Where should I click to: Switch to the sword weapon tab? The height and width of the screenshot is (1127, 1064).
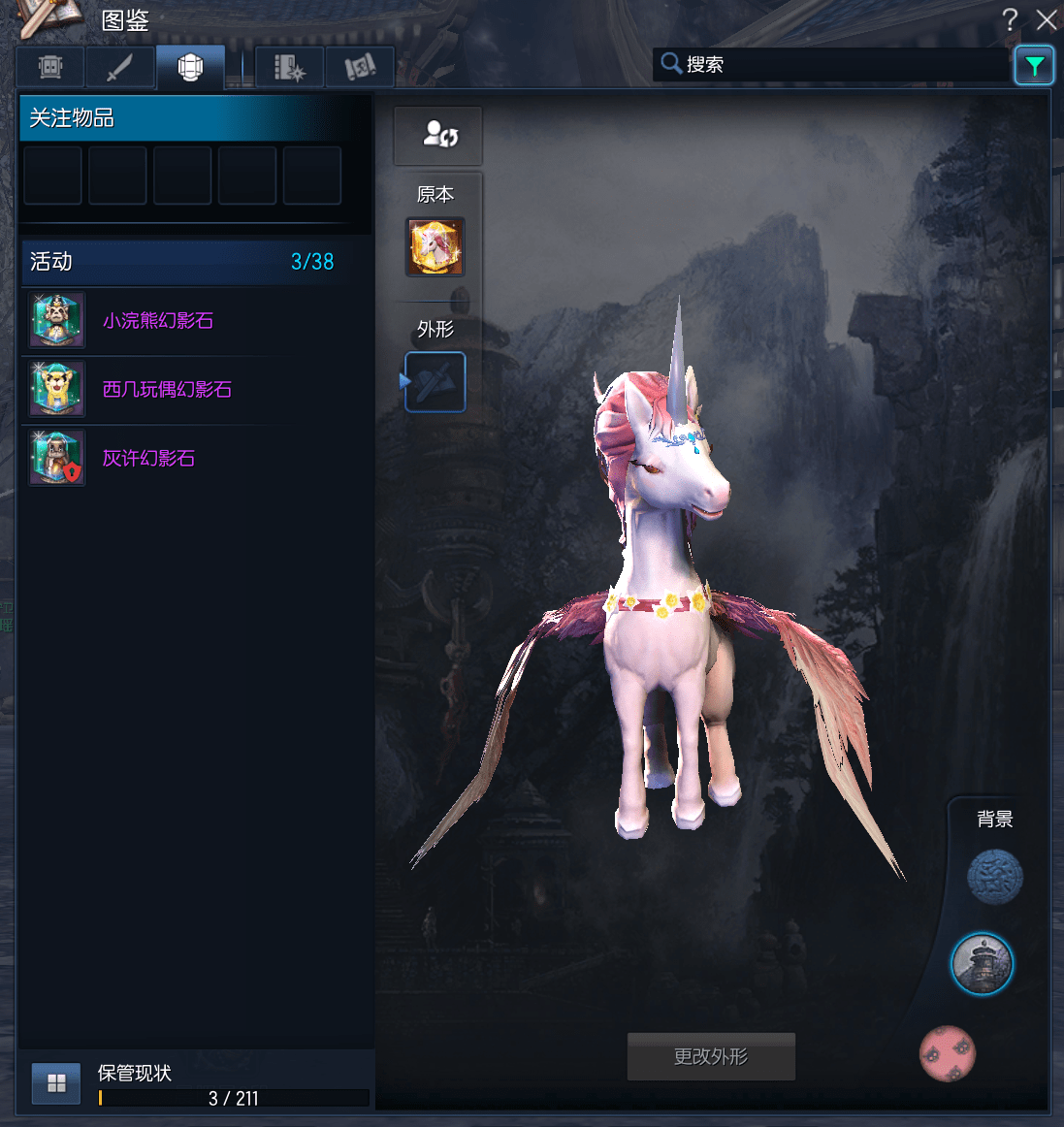(x=120, y=67)
